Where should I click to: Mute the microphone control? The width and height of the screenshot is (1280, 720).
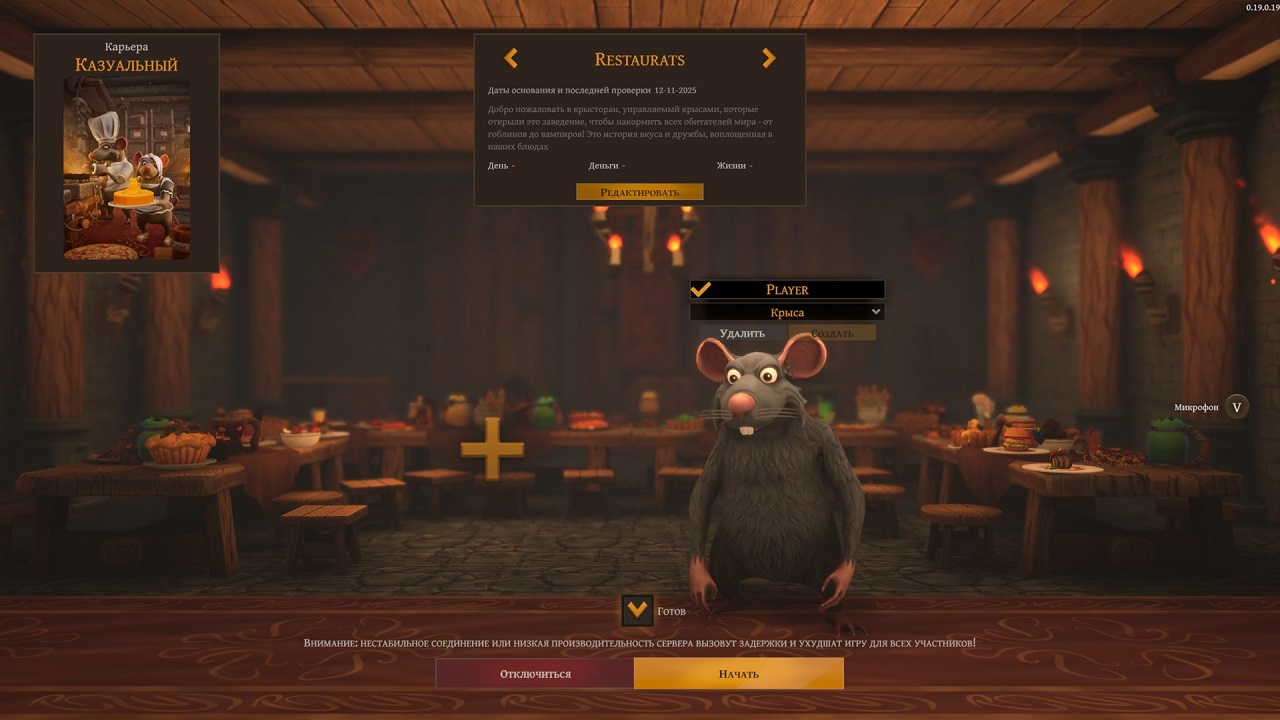1236,406
